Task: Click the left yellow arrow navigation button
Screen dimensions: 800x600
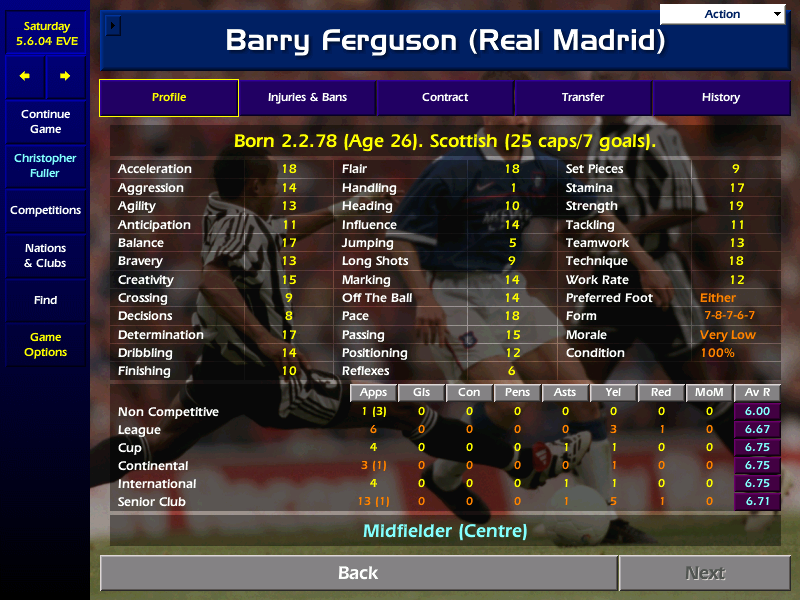Action: pyautogui.click(x=25, y=76)
